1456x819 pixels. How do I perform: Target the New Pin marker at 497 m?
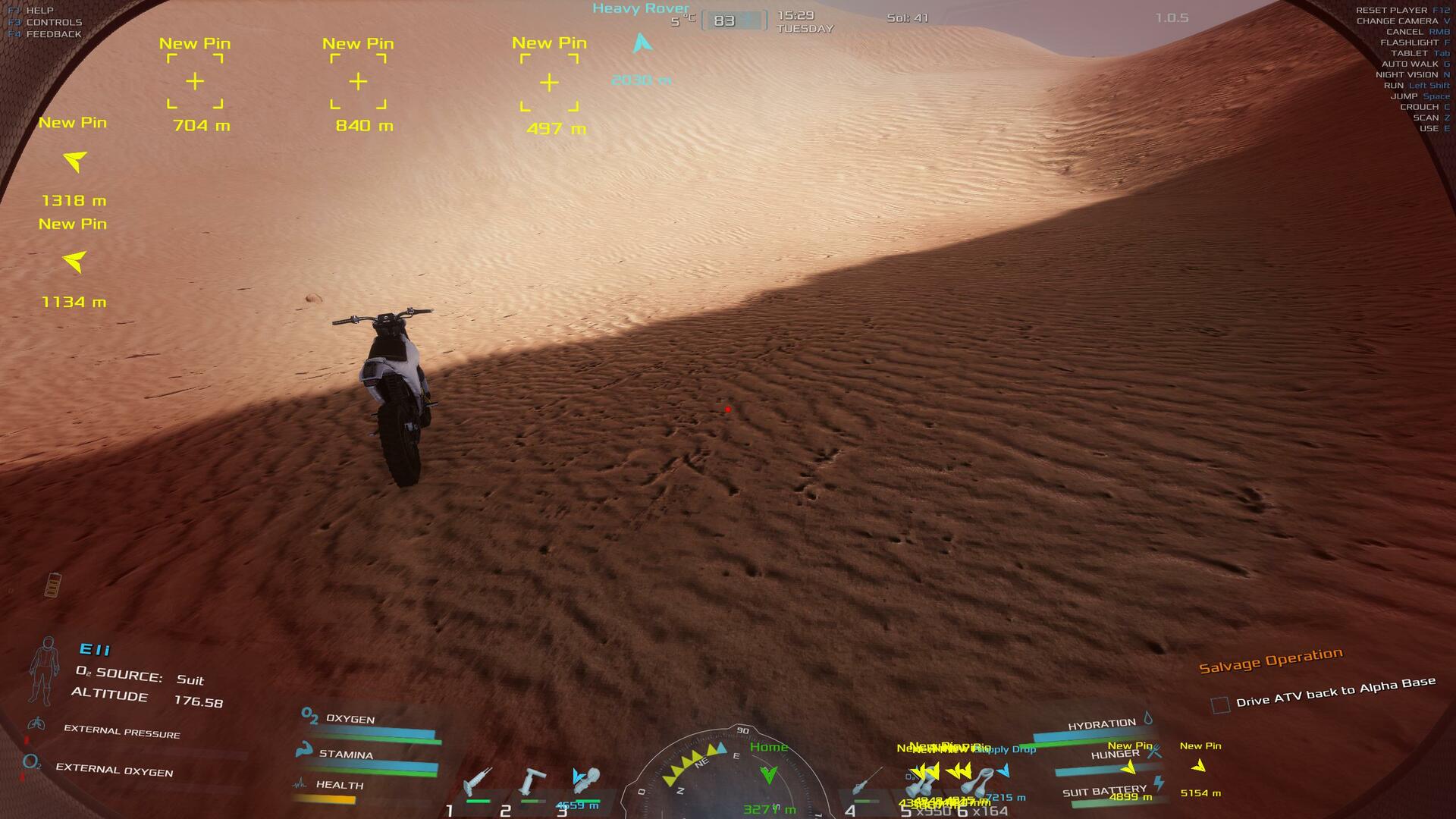pos(549,83)
